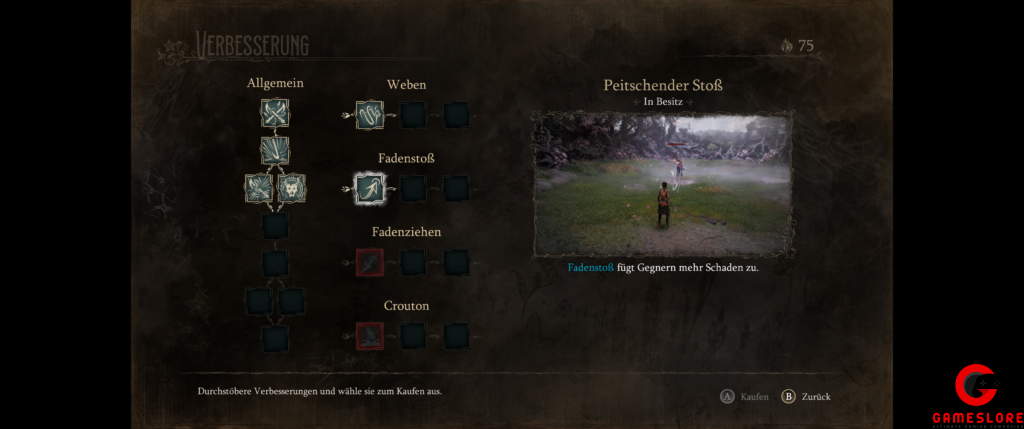
Task: Click the Gameslore watermark logo
Action: pos(975,395)
